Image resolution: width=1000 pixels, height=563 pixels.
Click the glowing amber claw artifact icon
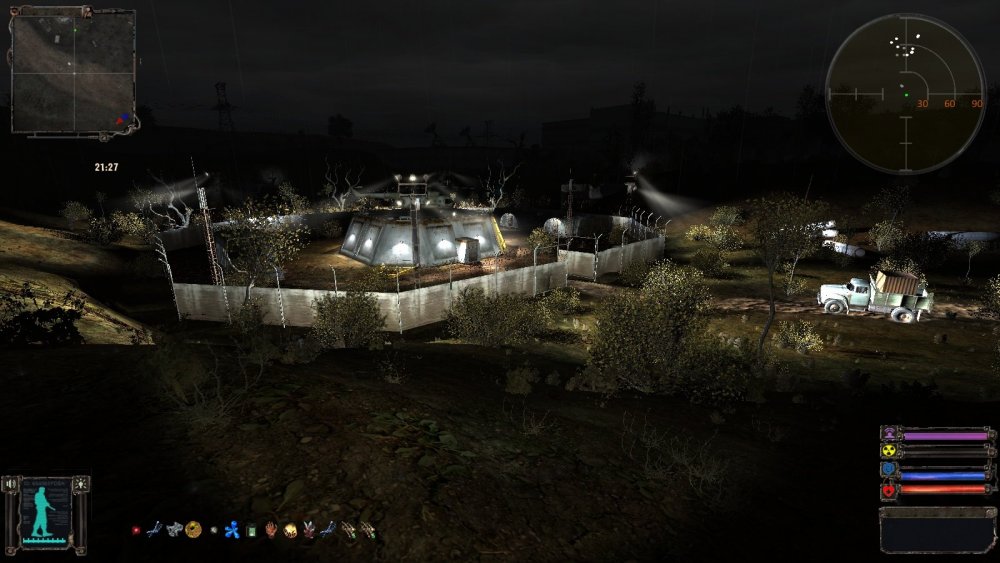290,530
